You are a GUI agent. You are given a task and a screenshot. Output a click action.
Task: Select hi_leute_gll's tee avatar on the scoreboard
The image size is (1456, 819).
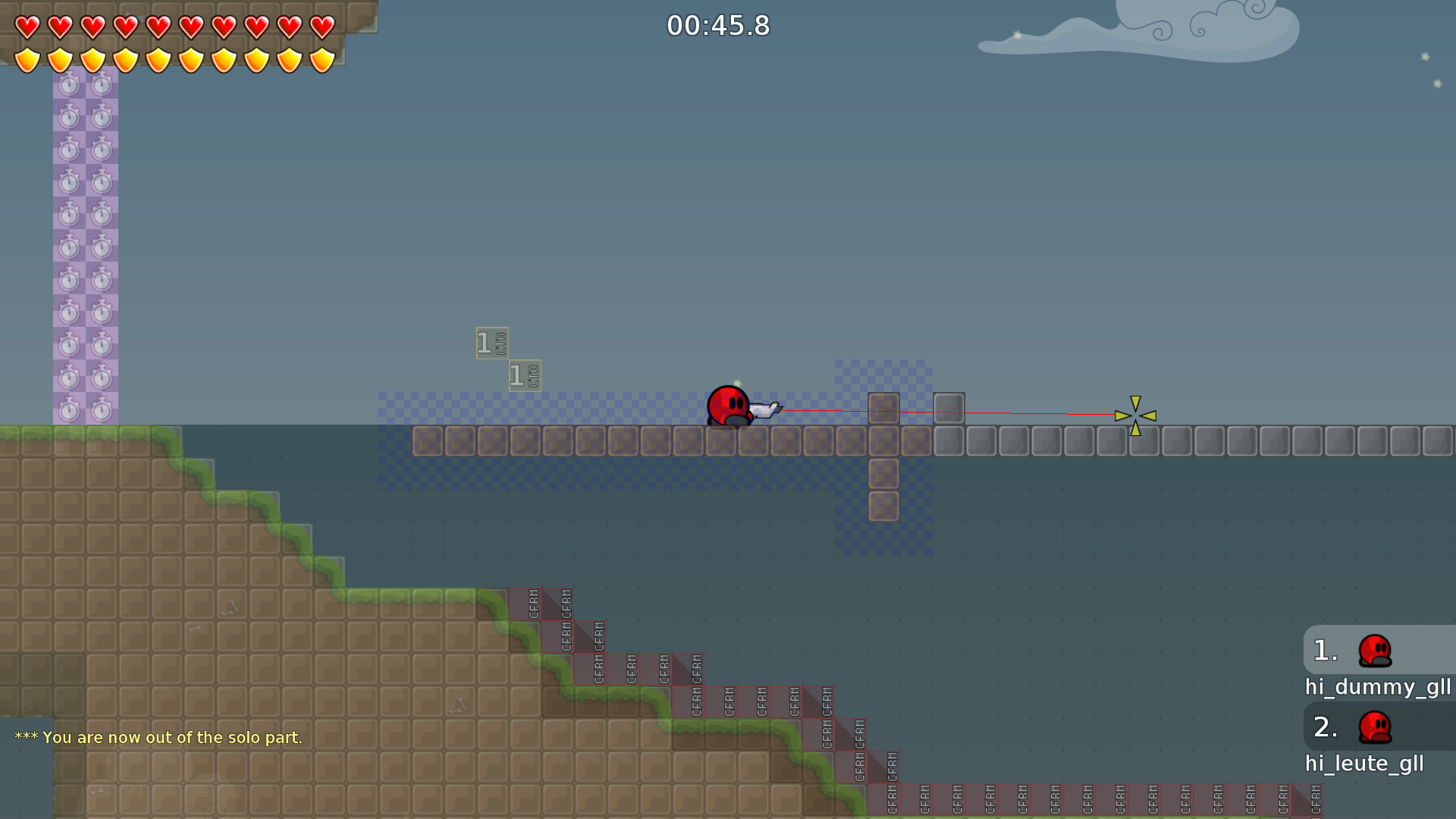[1375, 726]
